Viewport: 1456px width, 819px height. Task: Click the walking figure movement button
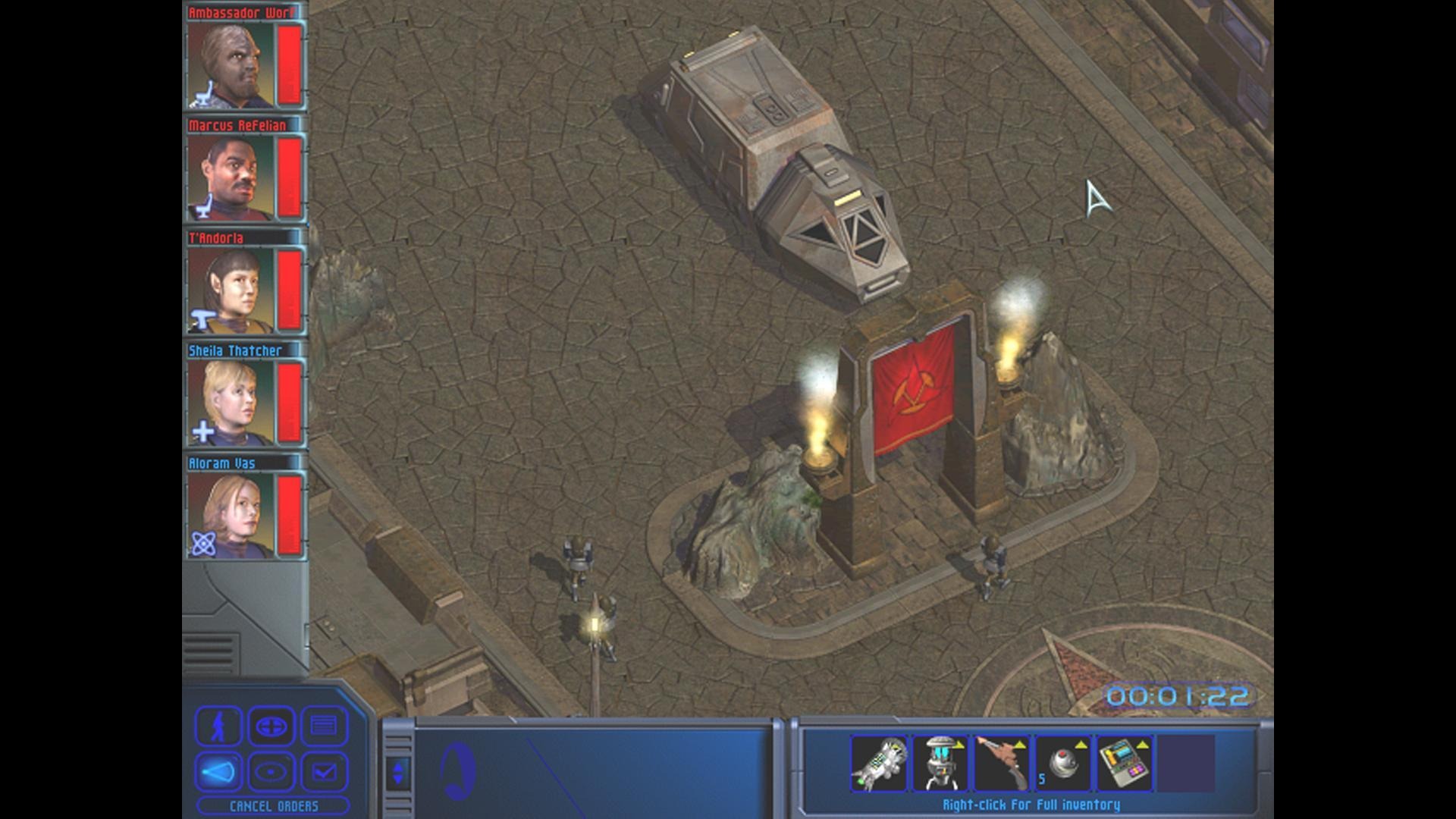[218, 726]
